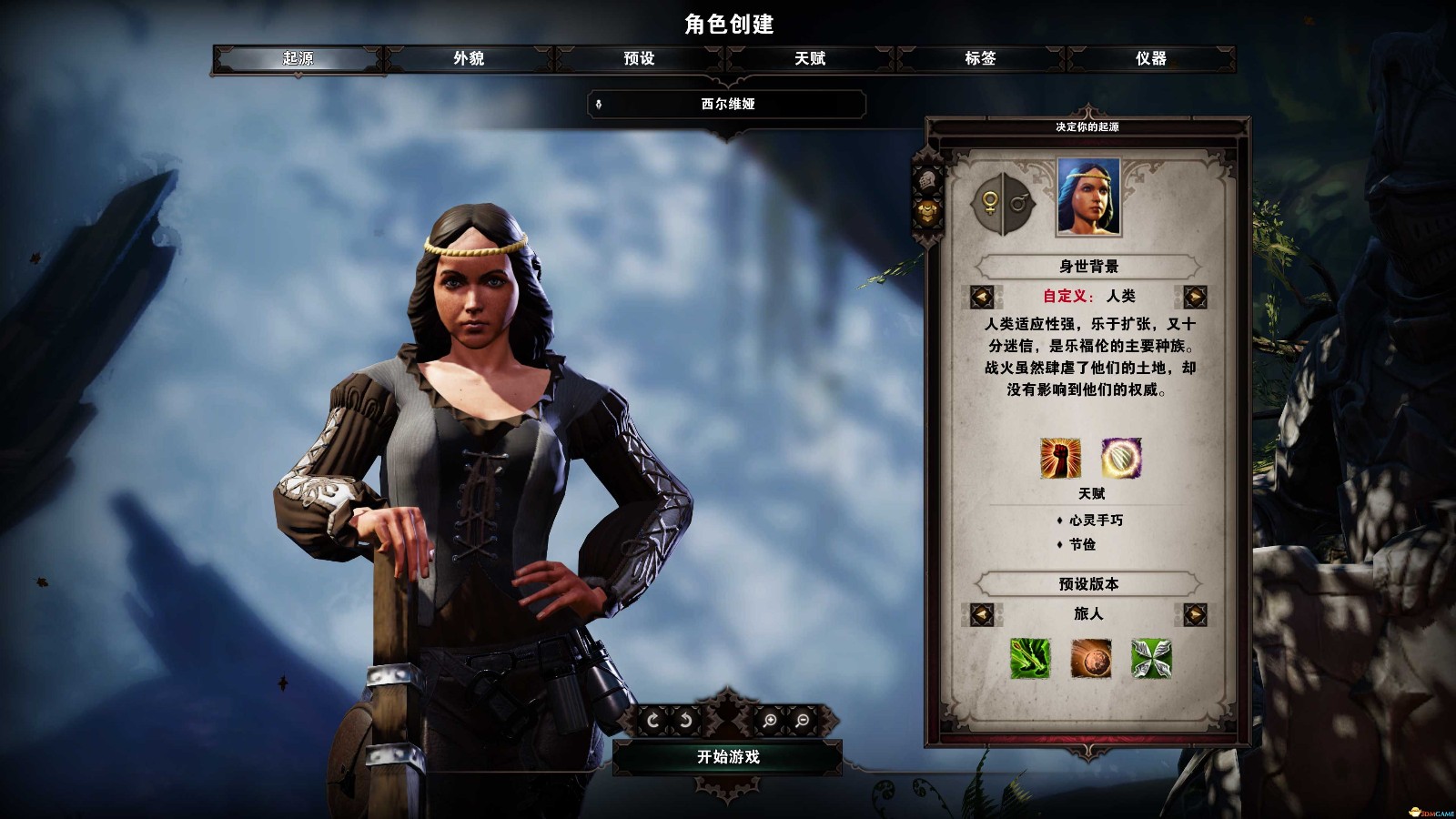The height and width of the screenshot is (819, 1456).
Task: Inspect the red raised fist skill icon
Action: point(1060,458)
